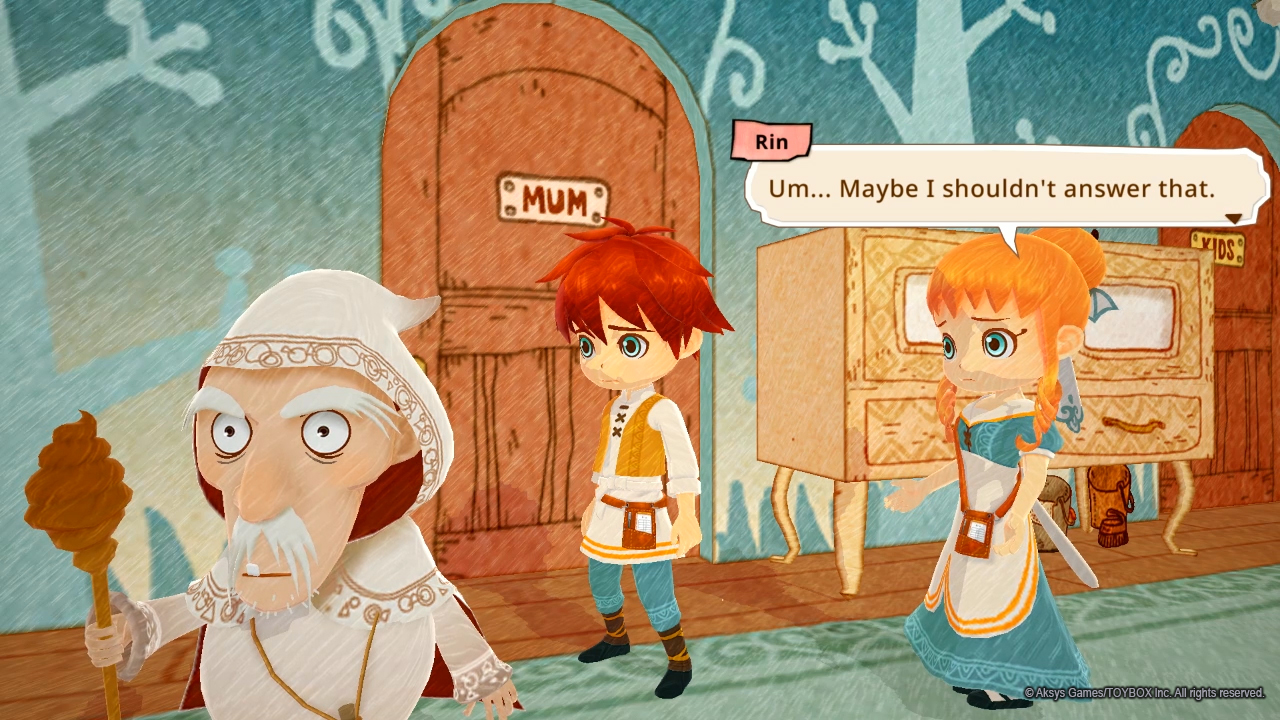Click the dialogue line about answering

995,188
